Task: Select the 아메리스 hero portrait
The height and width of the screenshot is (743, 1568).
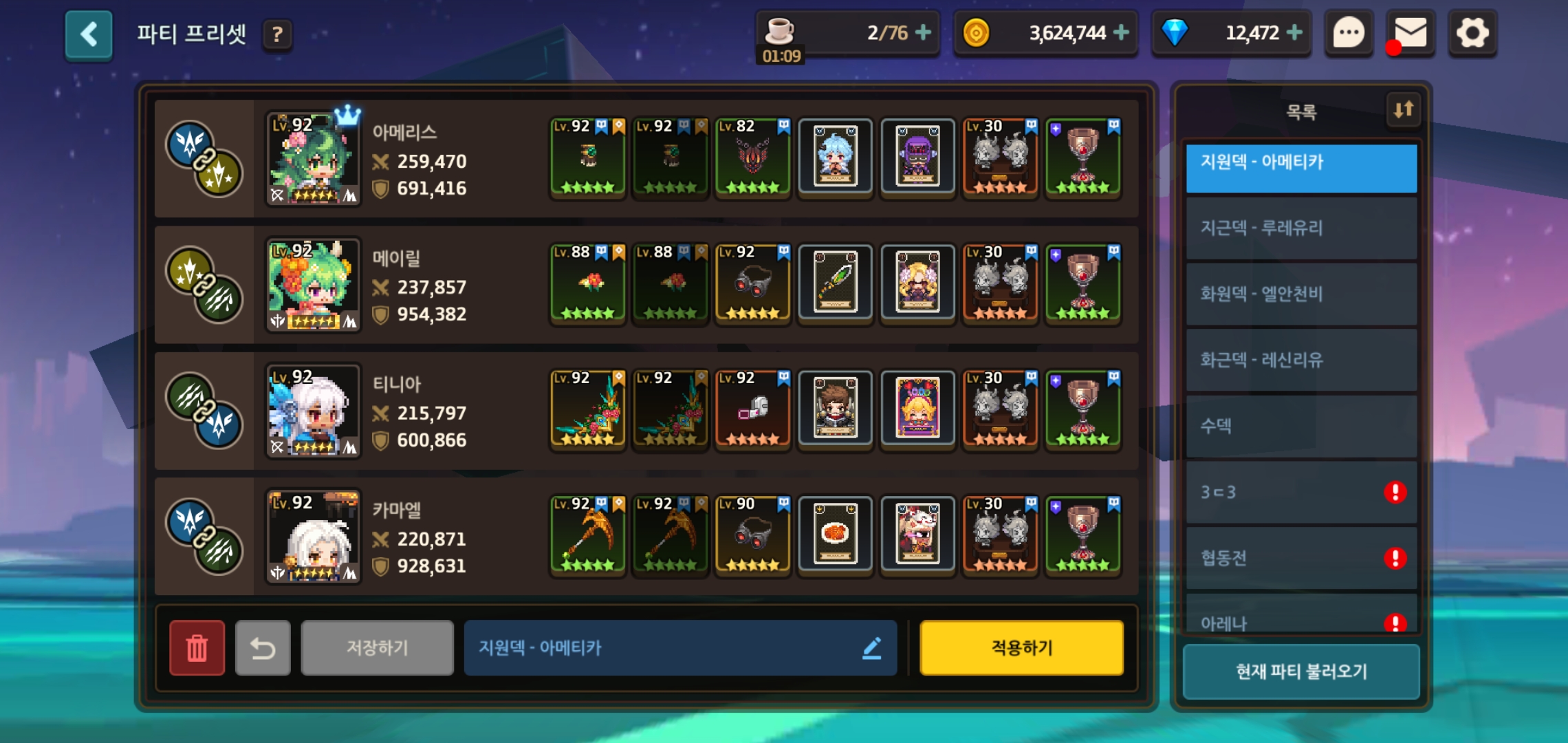Action: pos(313,160)
